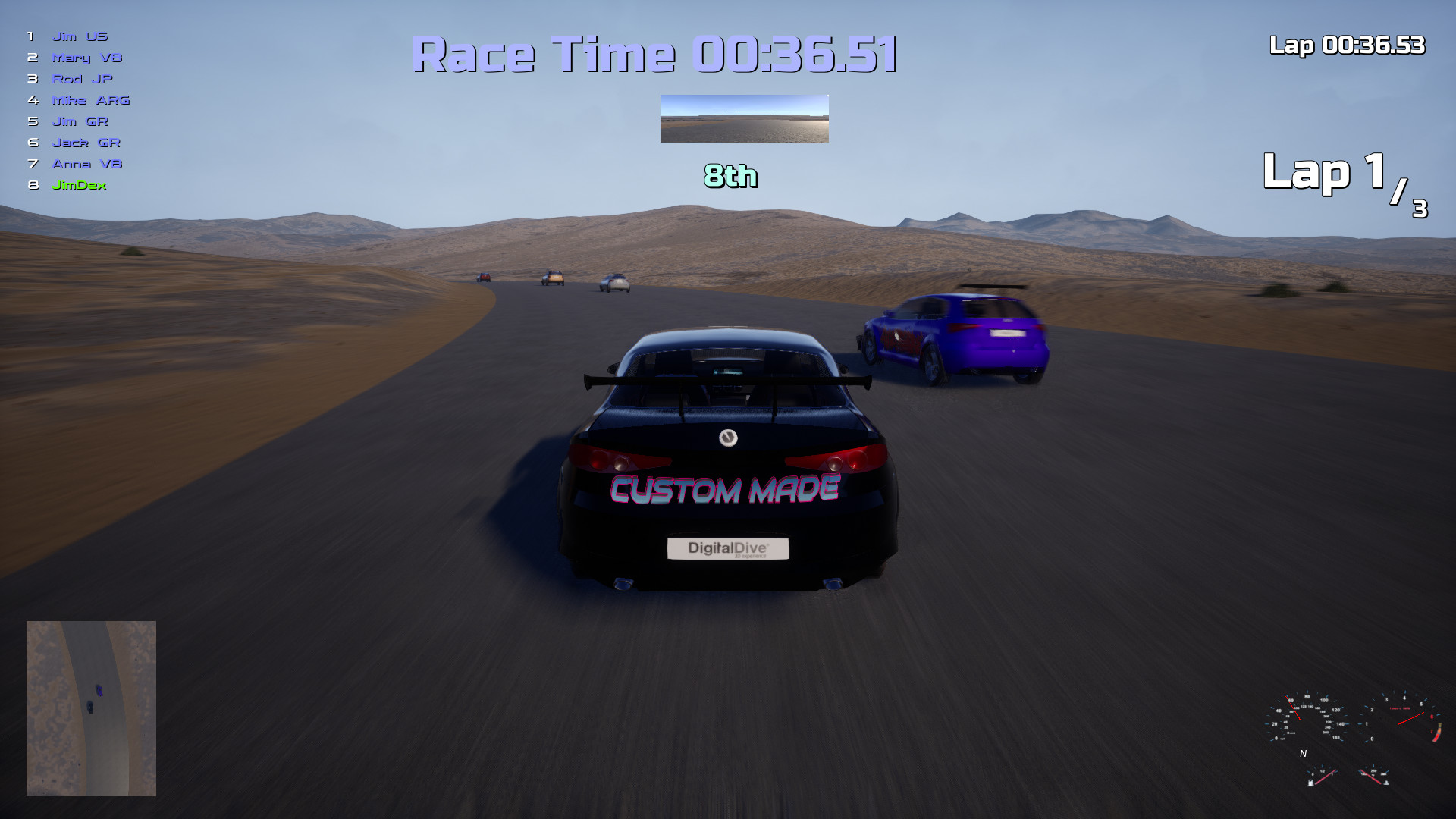This screenshot has width=1456, height=819.
Task: Toggle the position indicator showing 8th
Action: tap(730, 177)
